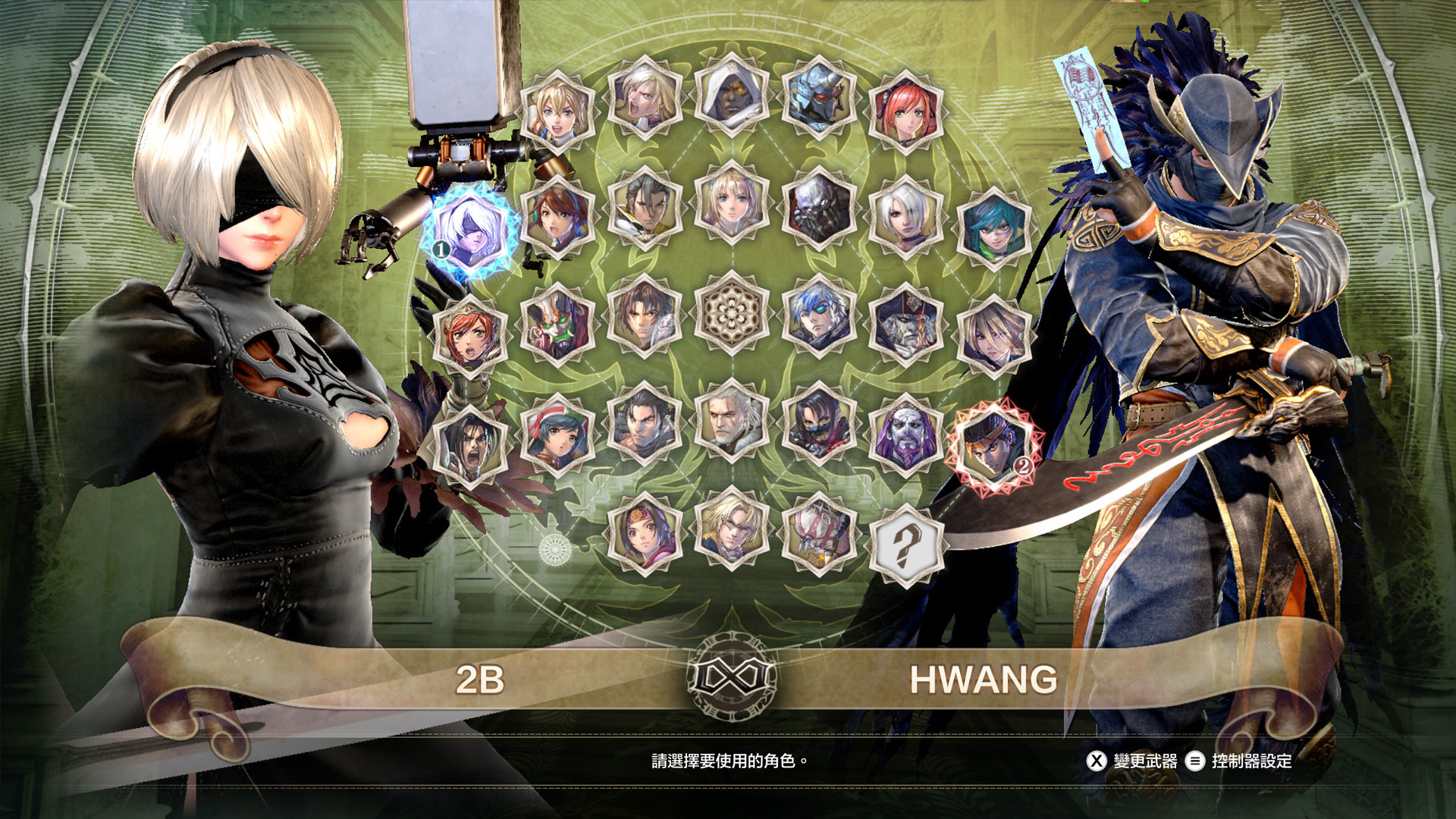Choose red-haired Amy's portrait

click(x=906, y=111)
